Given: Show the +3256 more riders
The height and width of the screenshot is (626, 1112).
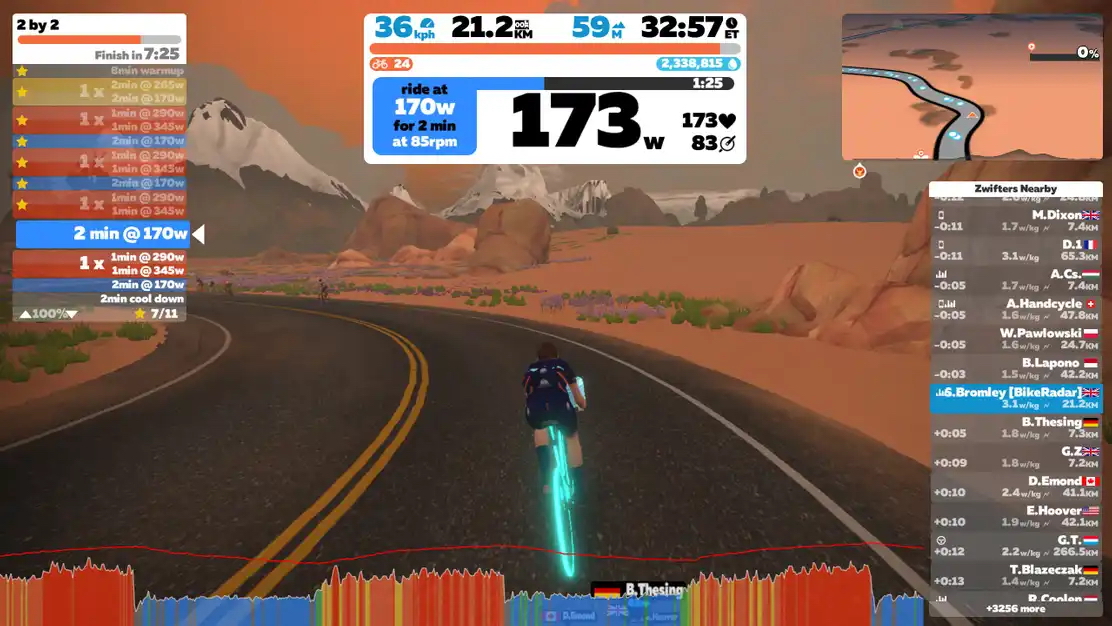Looking at the screenshot, I should point(1015,608).
